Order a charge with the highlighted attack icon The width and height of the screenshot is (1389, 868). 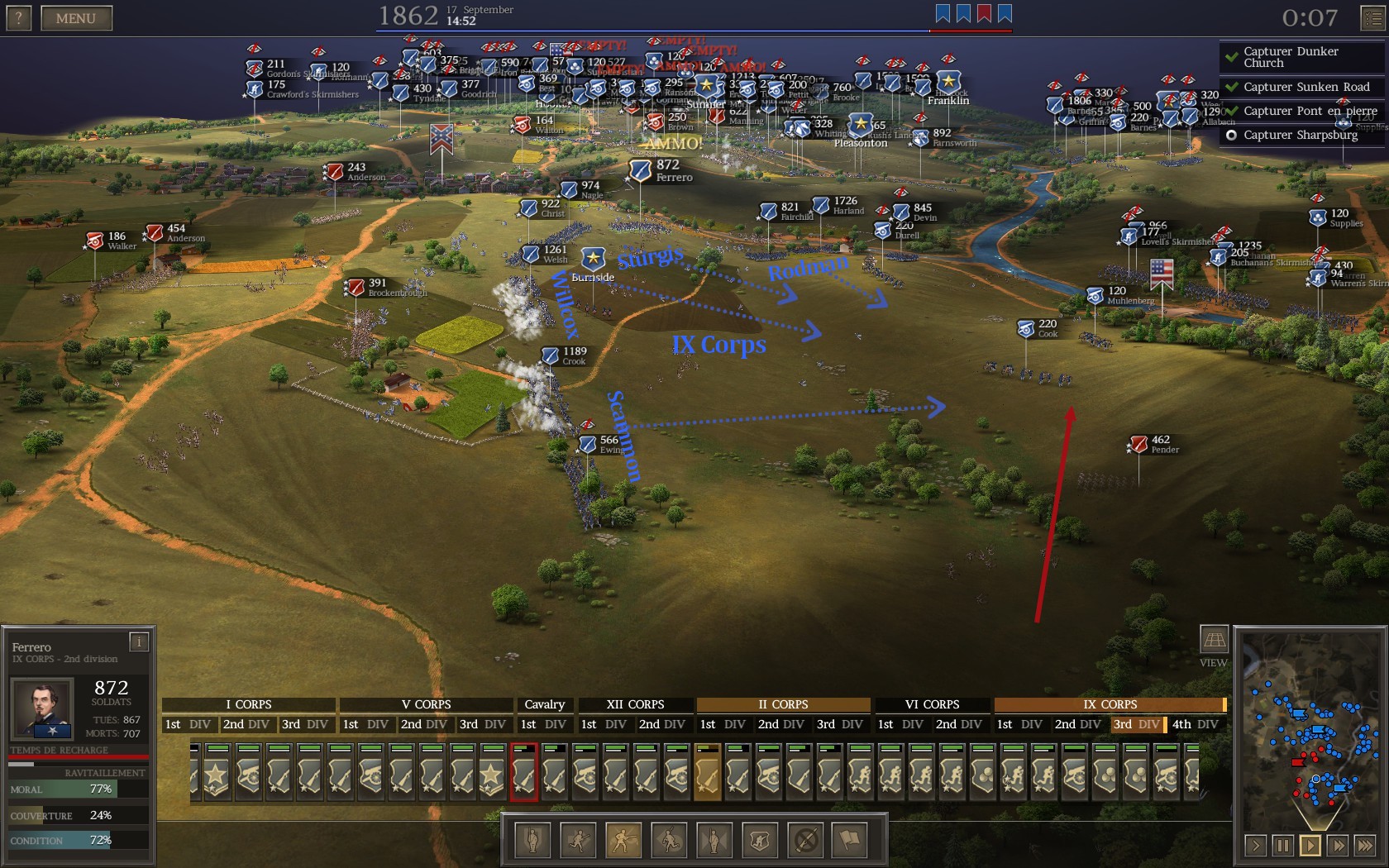623,841
